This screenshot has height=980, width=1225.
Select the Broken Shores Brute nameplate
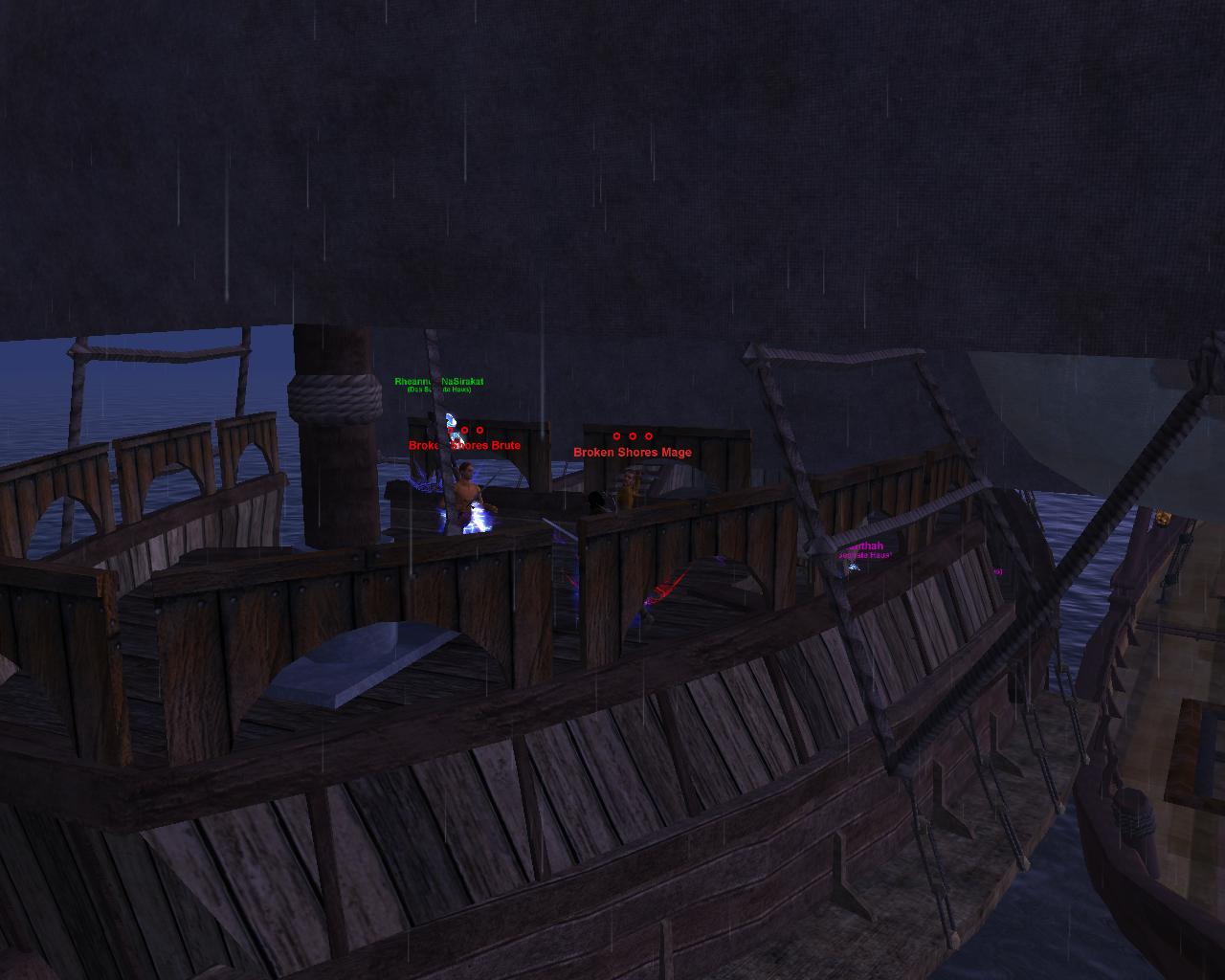click(x=465, y=445)
